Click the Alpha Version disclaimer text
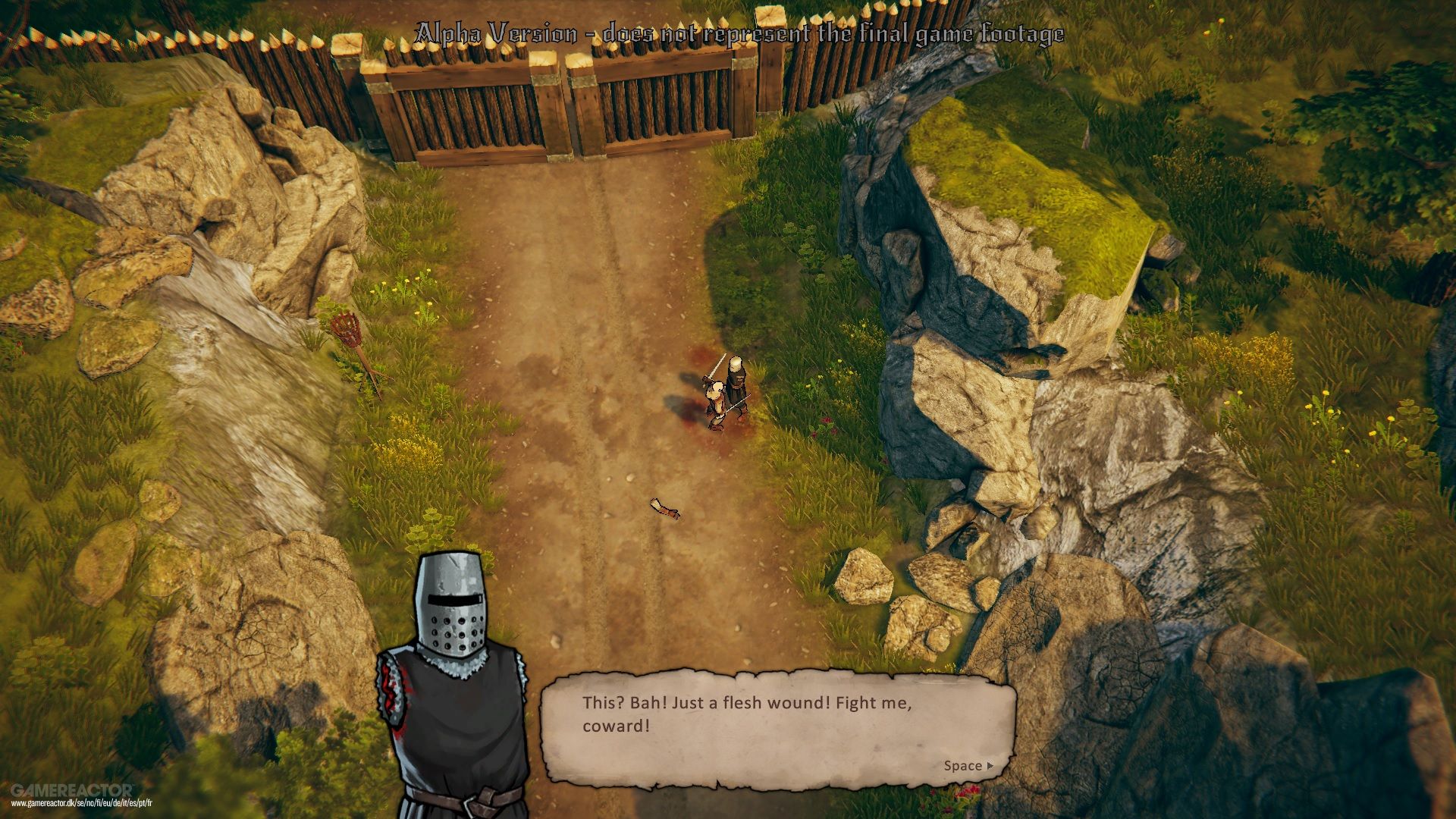1456x819 pixels. pos(739,32)
